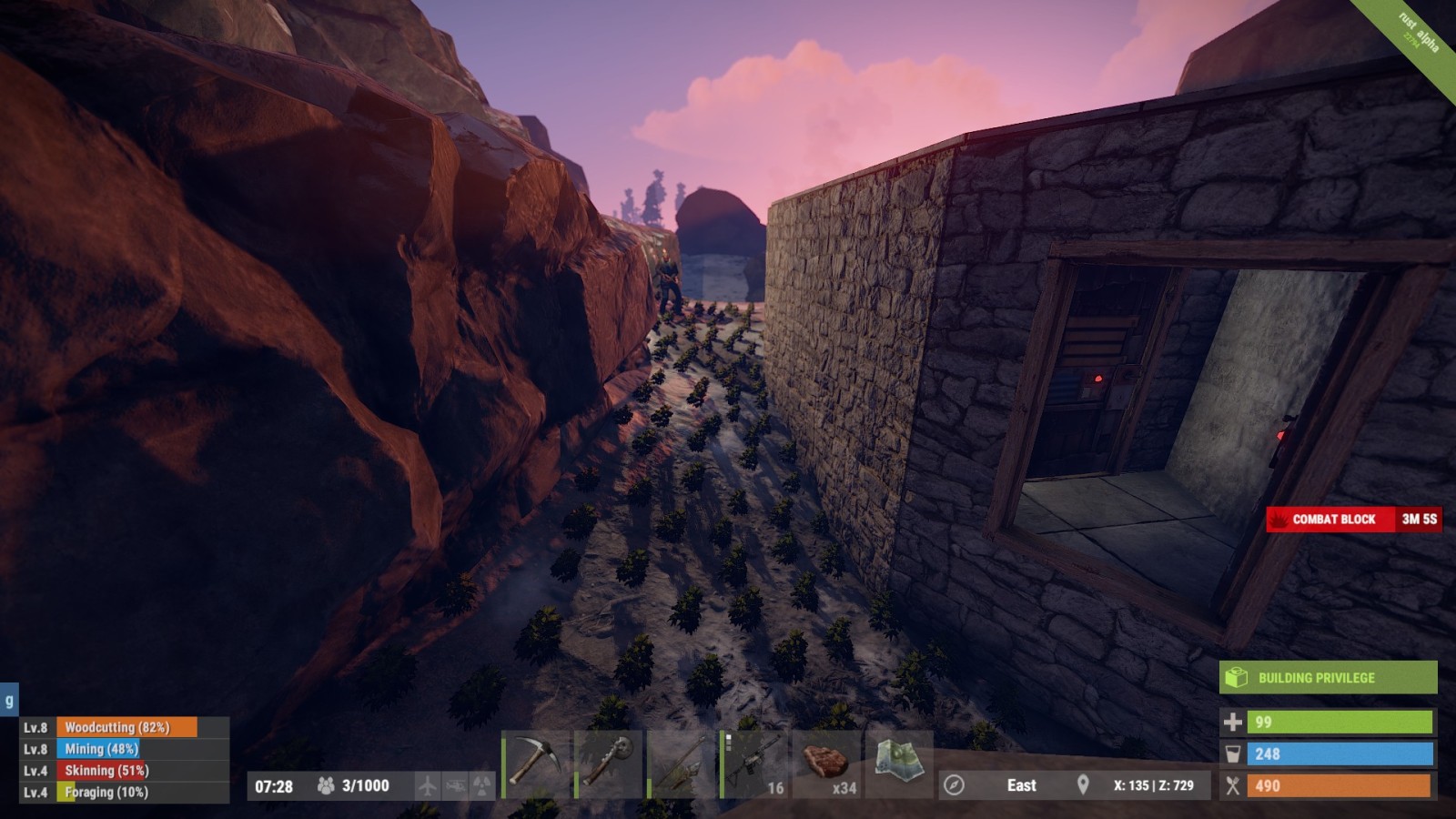The image size is (1456, 819).
Task: Click the airplane airdrop event icon
Action: coord(427,785)
